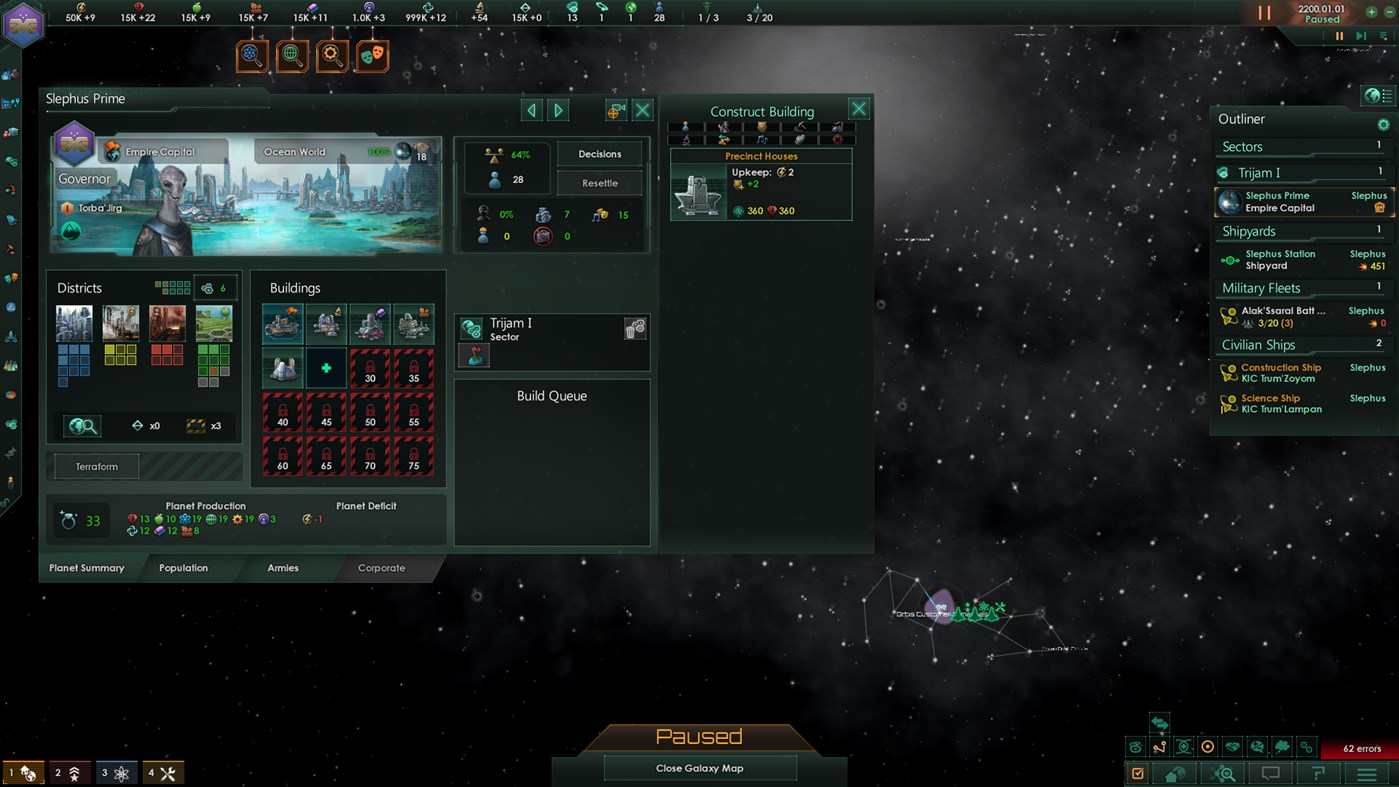
Task: Click the Decisions button
Action: 599,153
